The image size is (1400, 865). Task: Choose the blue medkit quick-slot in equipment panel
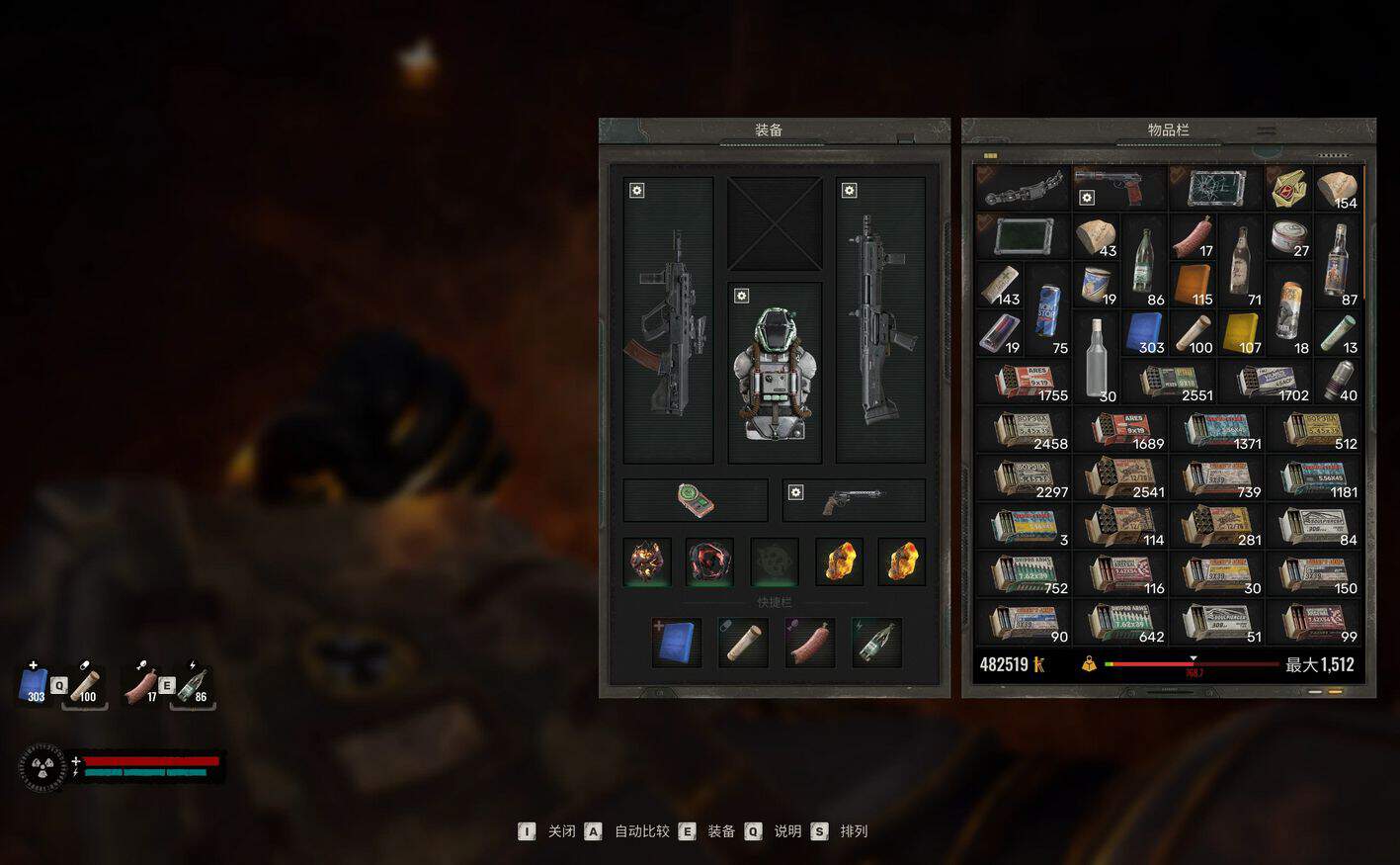677,643
